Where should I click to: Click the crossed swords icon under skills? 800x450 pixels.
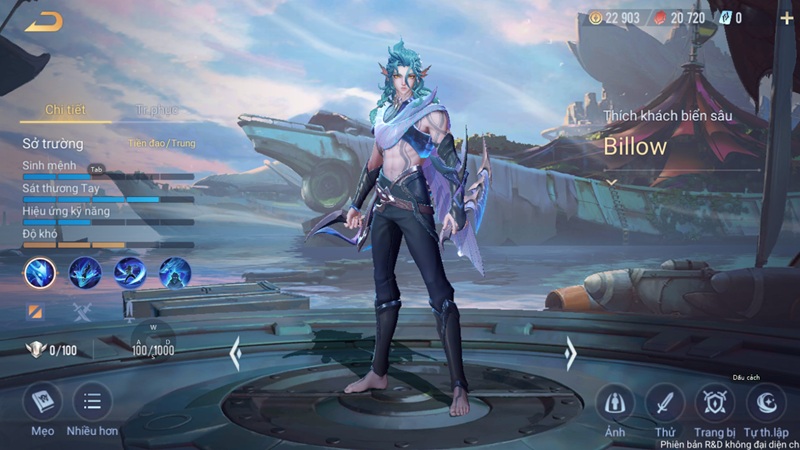point(82,312)
